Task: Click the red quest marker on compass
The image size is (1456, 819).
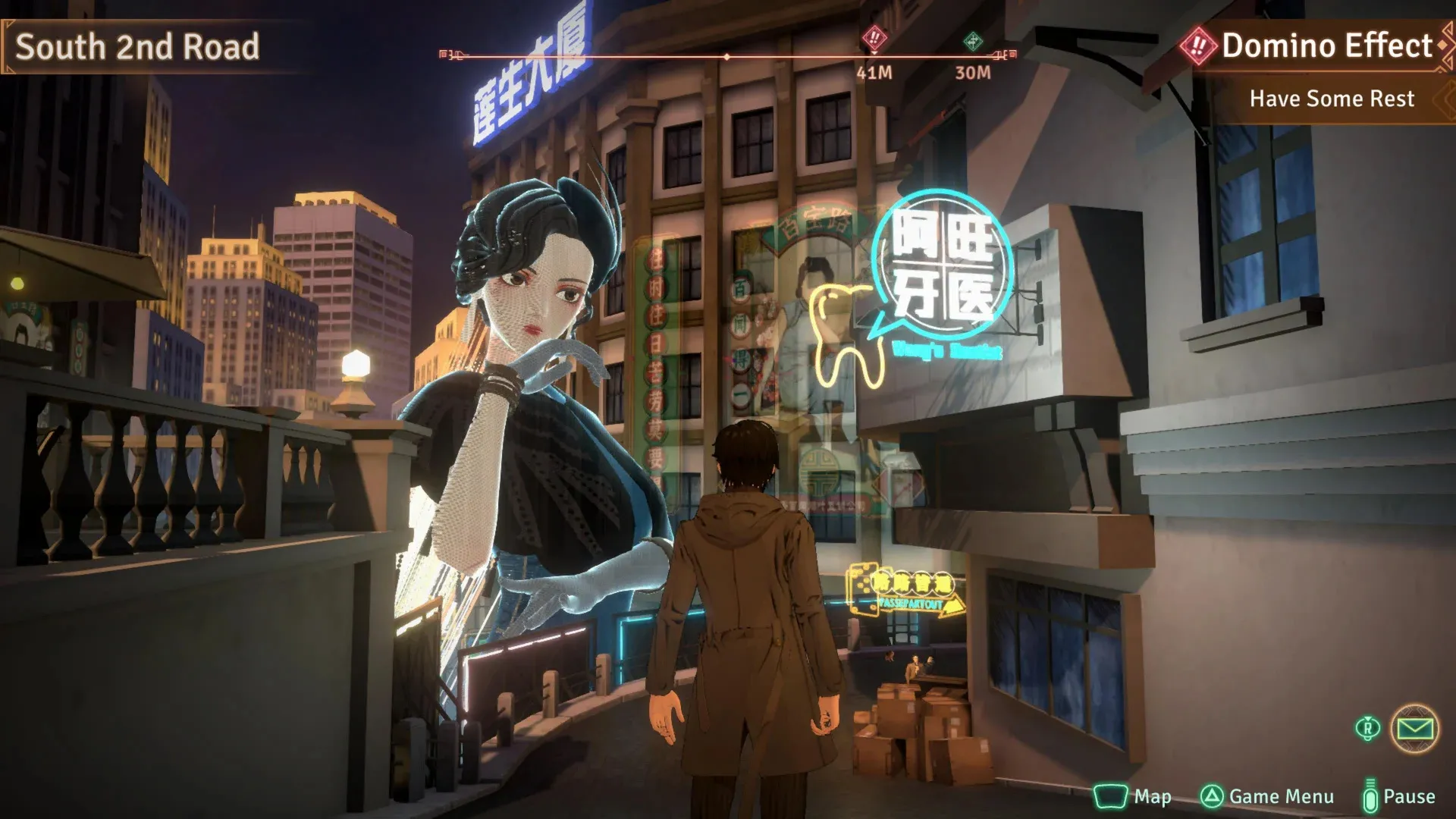Action: [x=874, y=38]
